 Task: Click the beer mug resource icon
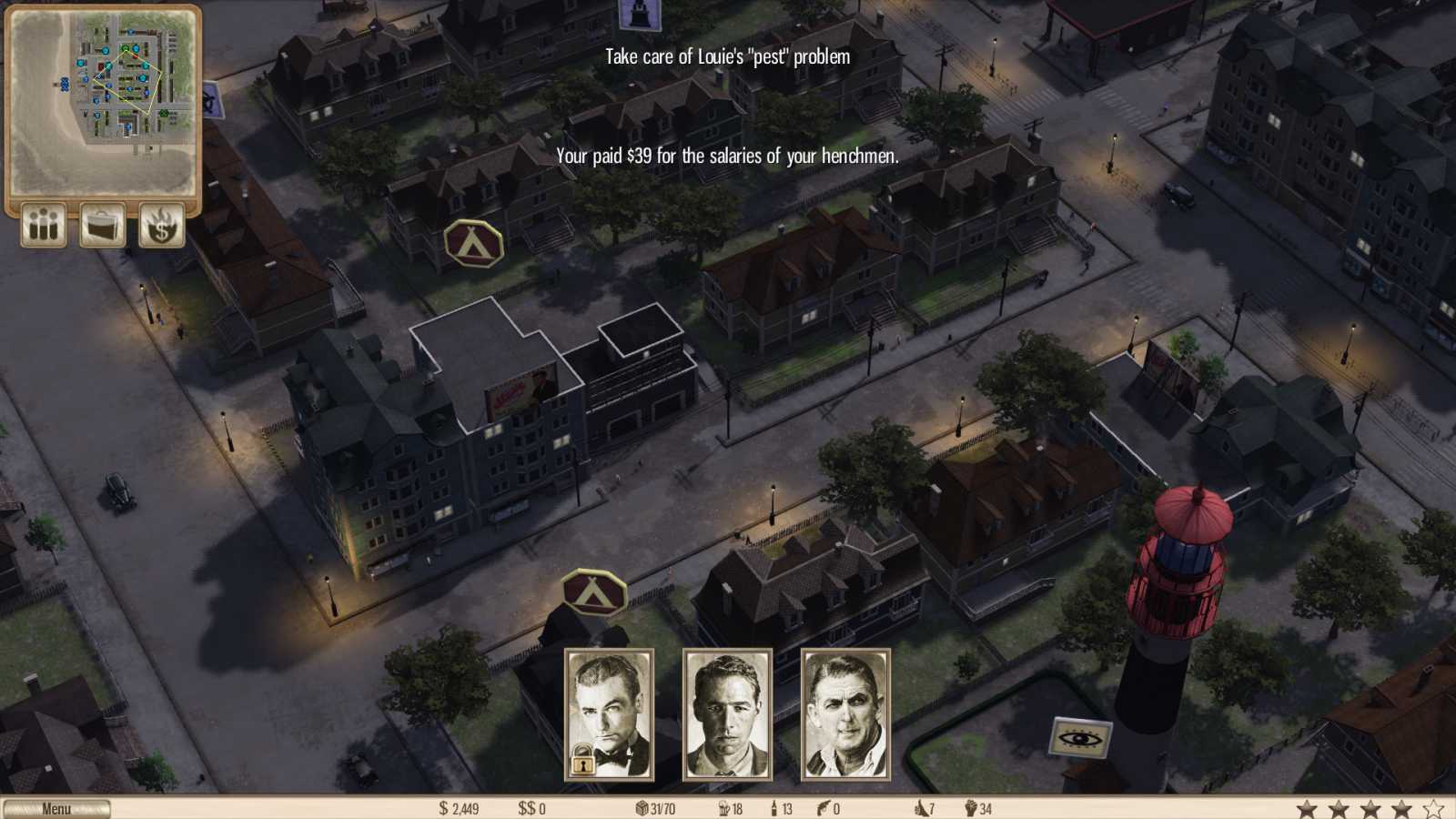tap(726, 806)
